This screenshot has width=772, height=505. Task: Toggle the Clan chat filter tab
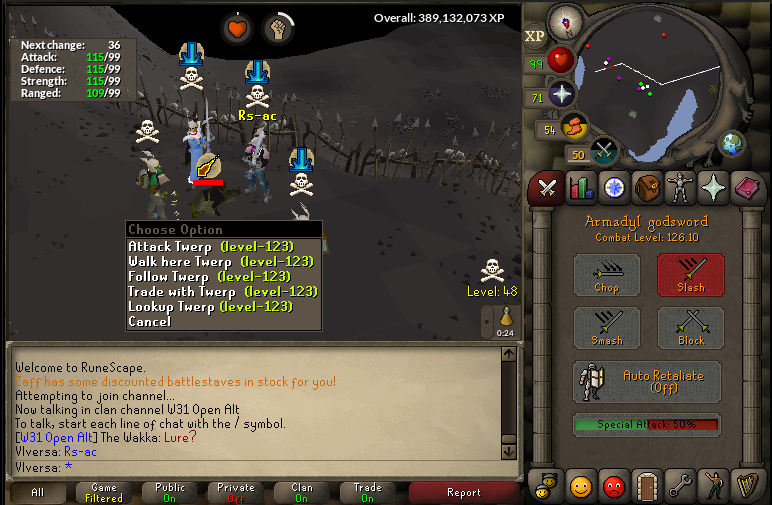click(301, 492)
